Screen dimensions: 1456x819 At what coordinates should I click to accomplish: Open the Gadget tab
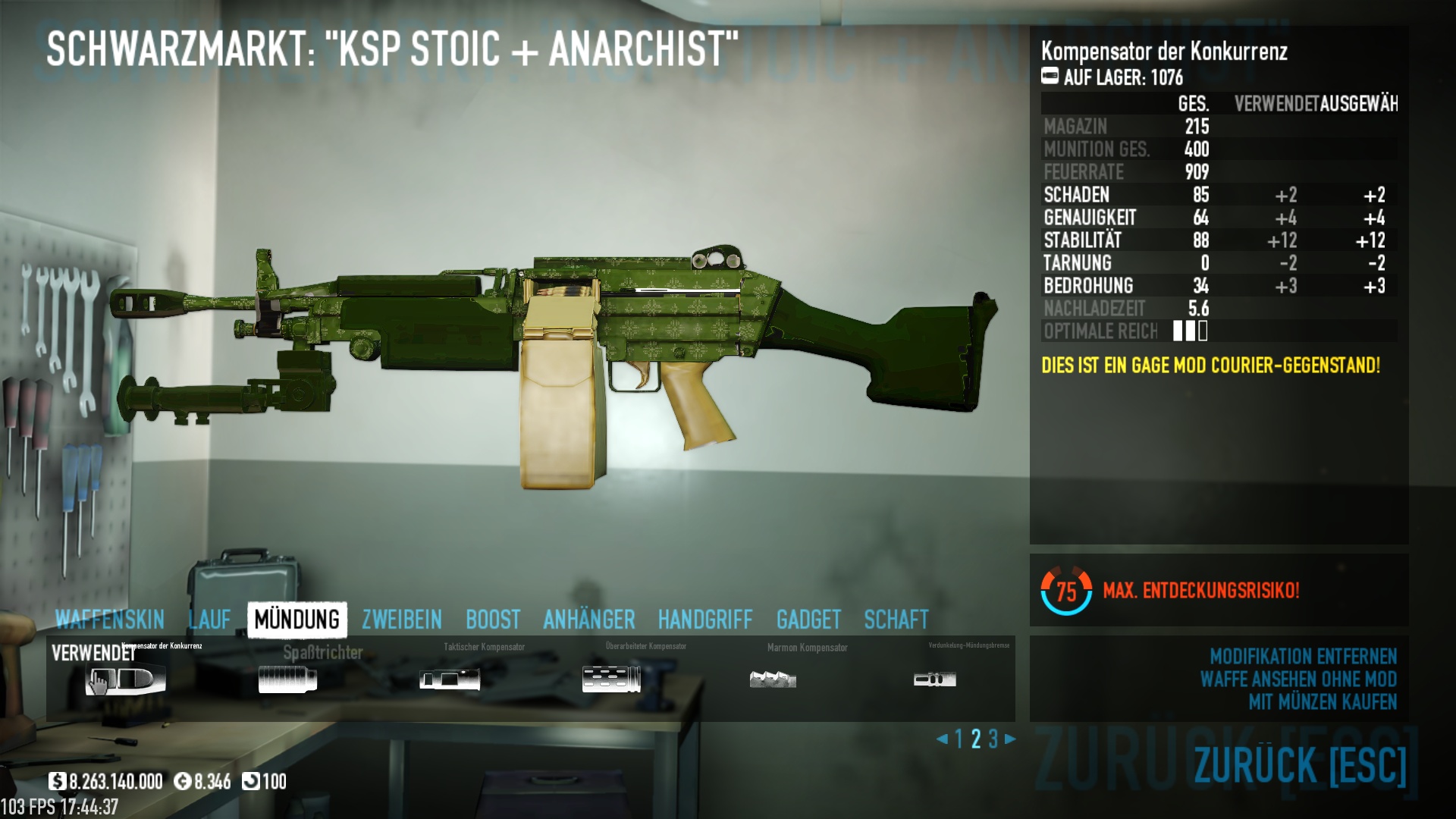tap(808, 620)
